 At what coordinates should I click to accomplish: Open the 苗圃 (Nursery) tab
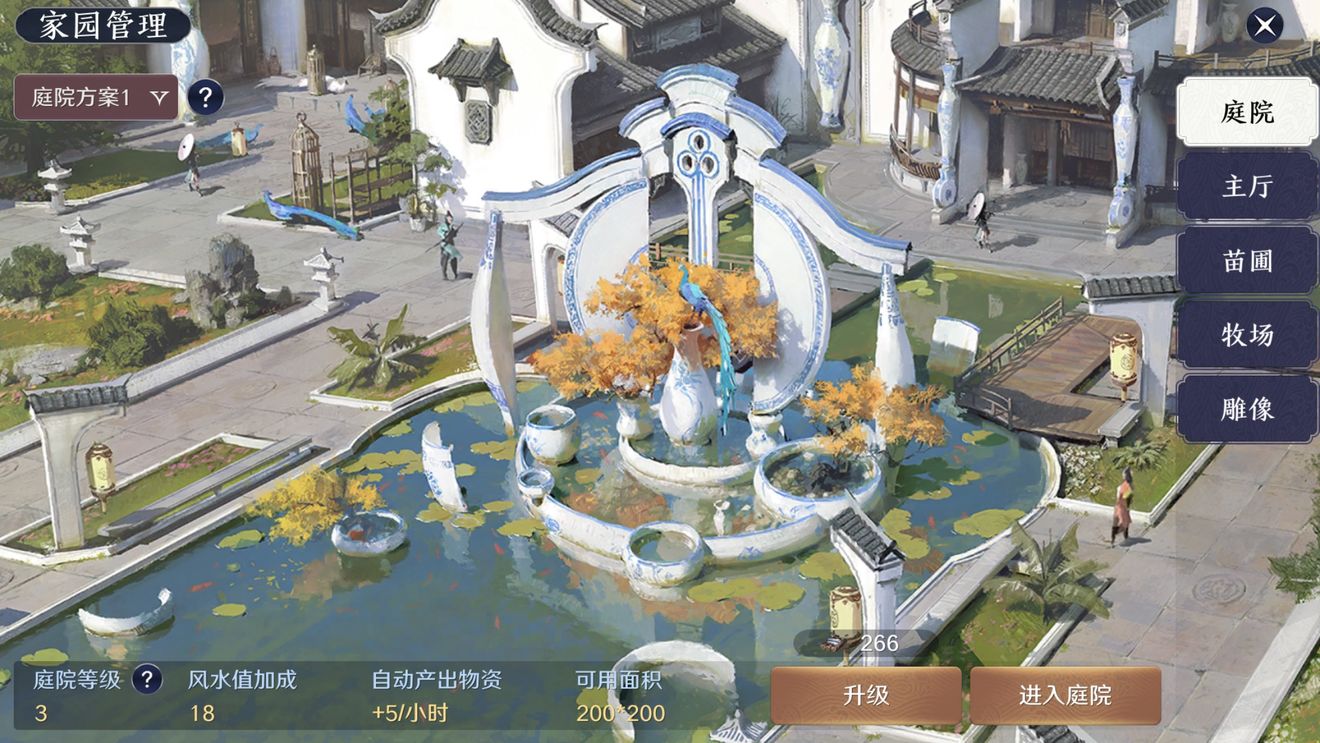[1248, 261]
